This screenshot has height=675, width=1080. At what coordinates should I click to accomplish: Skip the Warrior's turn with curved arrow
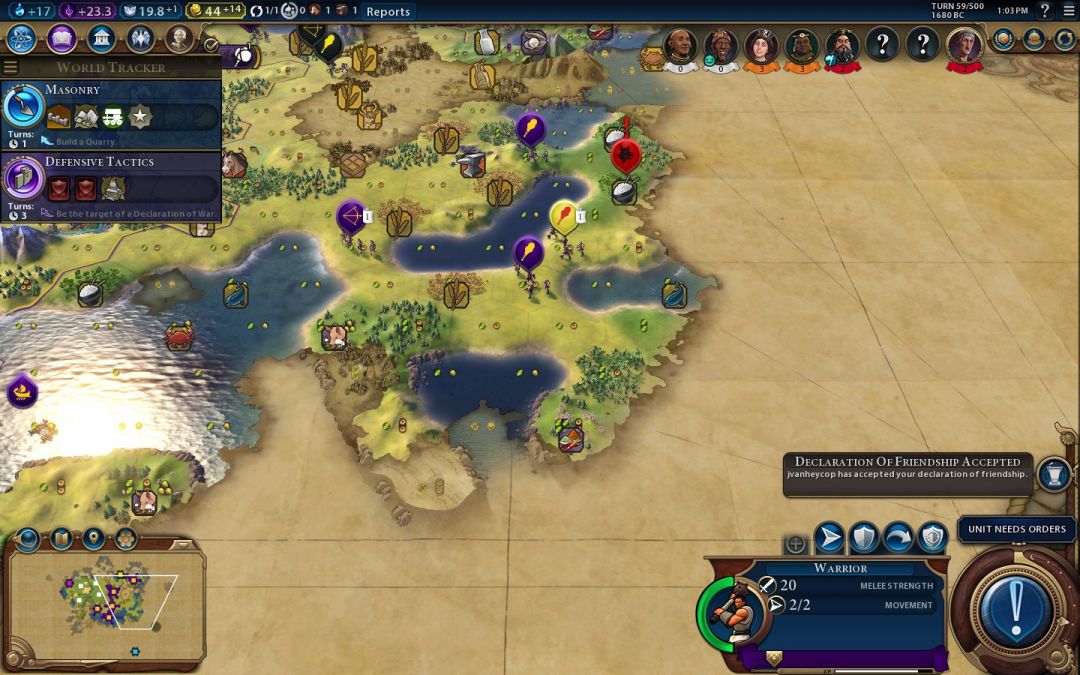tap(898, 539)
